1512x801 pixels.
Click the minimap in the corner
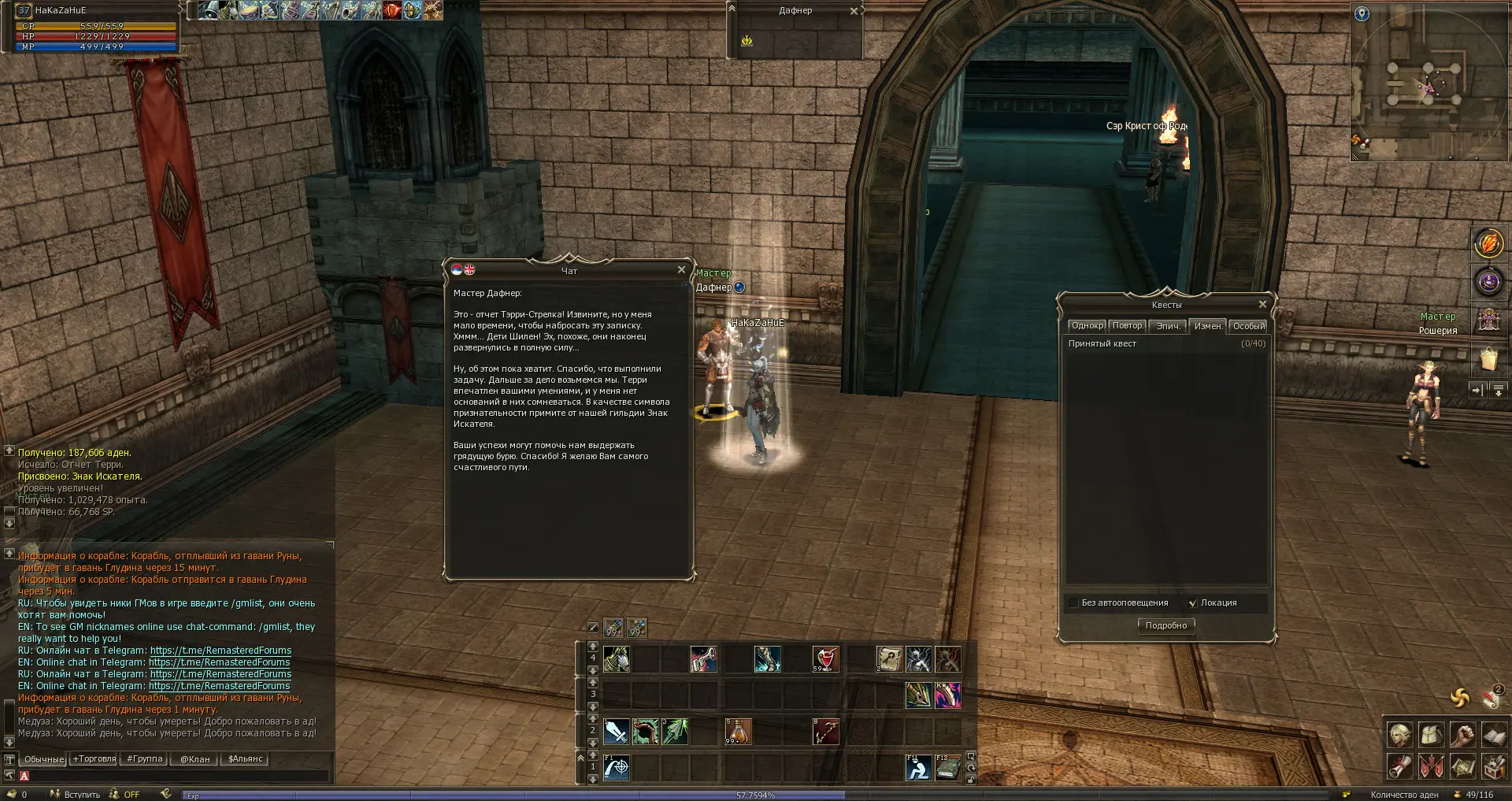tap(1429, 83)
